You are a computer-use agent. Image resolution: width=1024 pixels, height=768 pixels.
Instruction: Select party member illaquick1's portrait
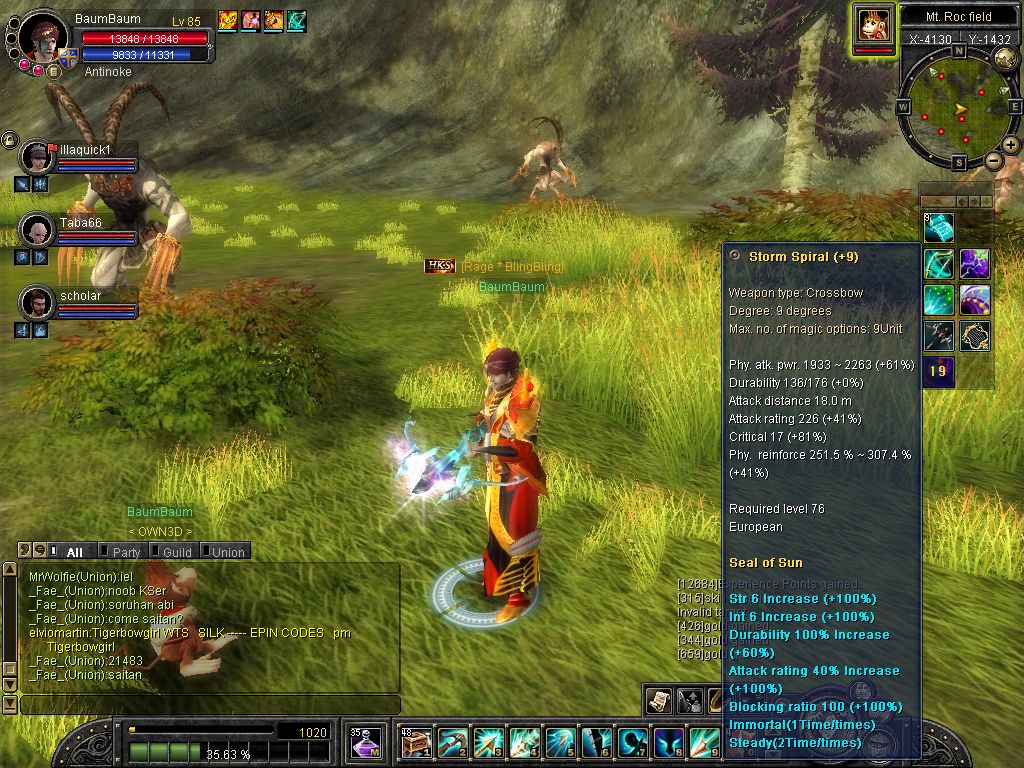(x=37, y=157)
